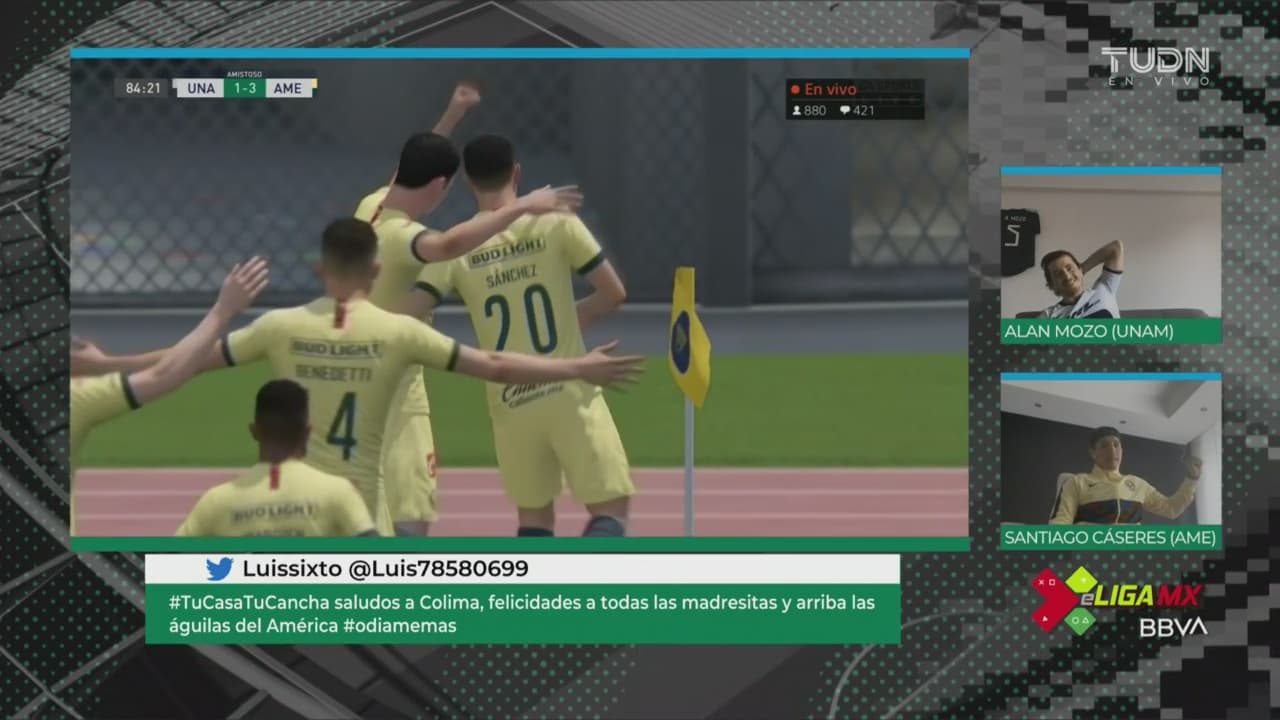Open the Luissixto Twitter handle
1280x720 pixels.
[385, 569]
